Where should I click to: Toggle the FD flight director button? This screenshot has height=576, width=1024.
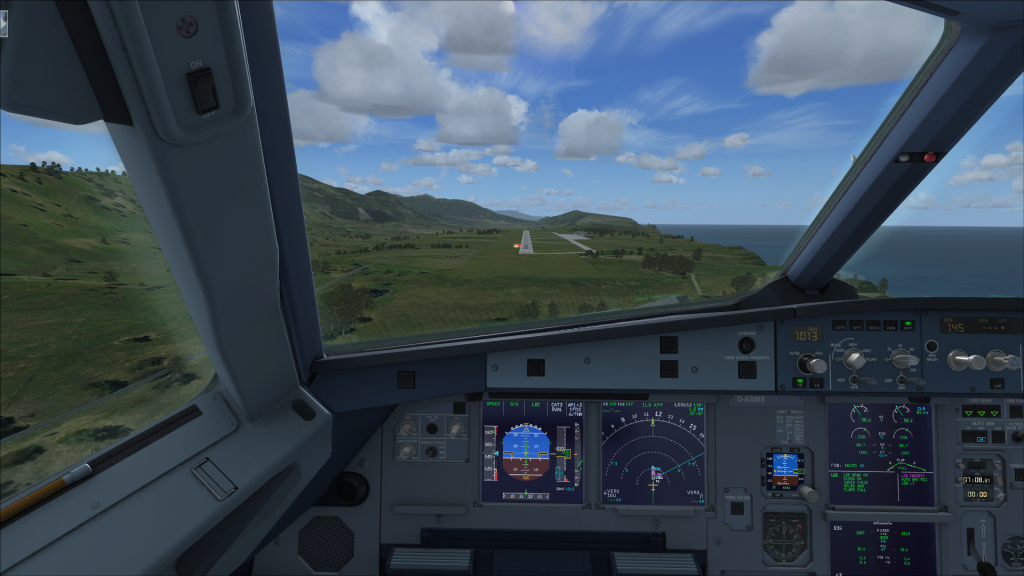click(x=801, y=381)
